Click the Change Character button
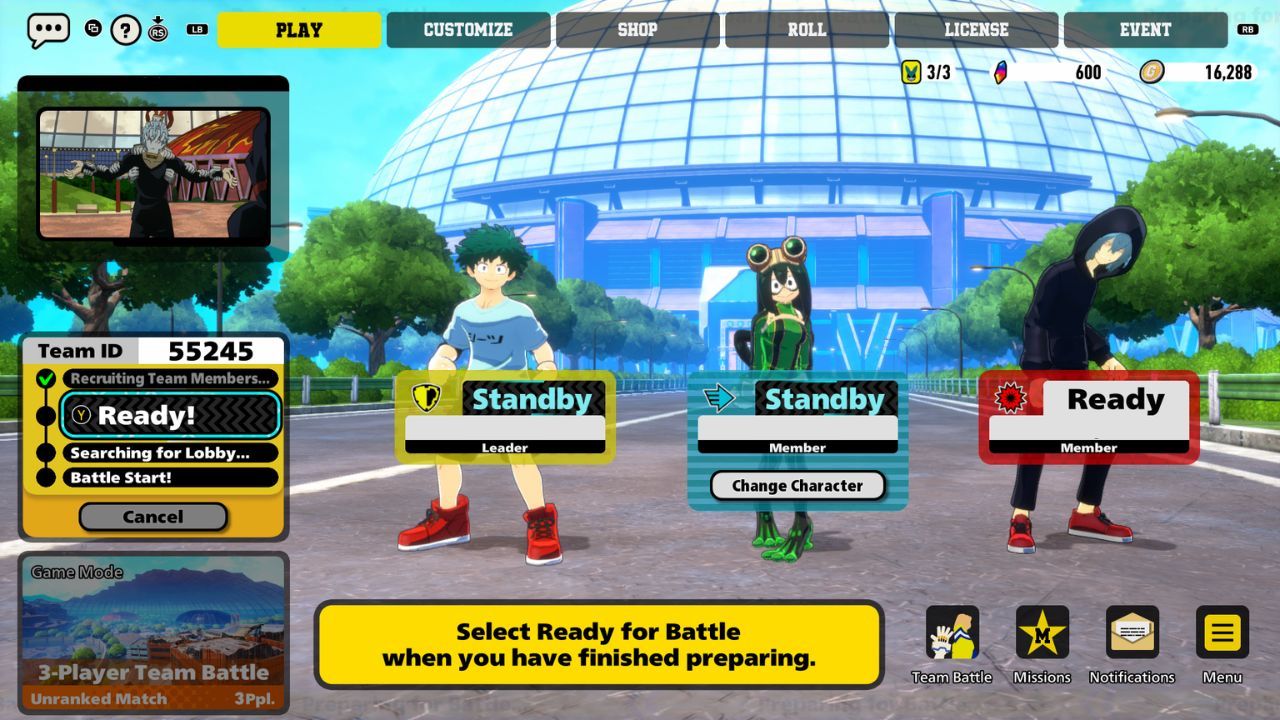The height and width of the screenshot is (720, 1280). click(x=796, y=486)
